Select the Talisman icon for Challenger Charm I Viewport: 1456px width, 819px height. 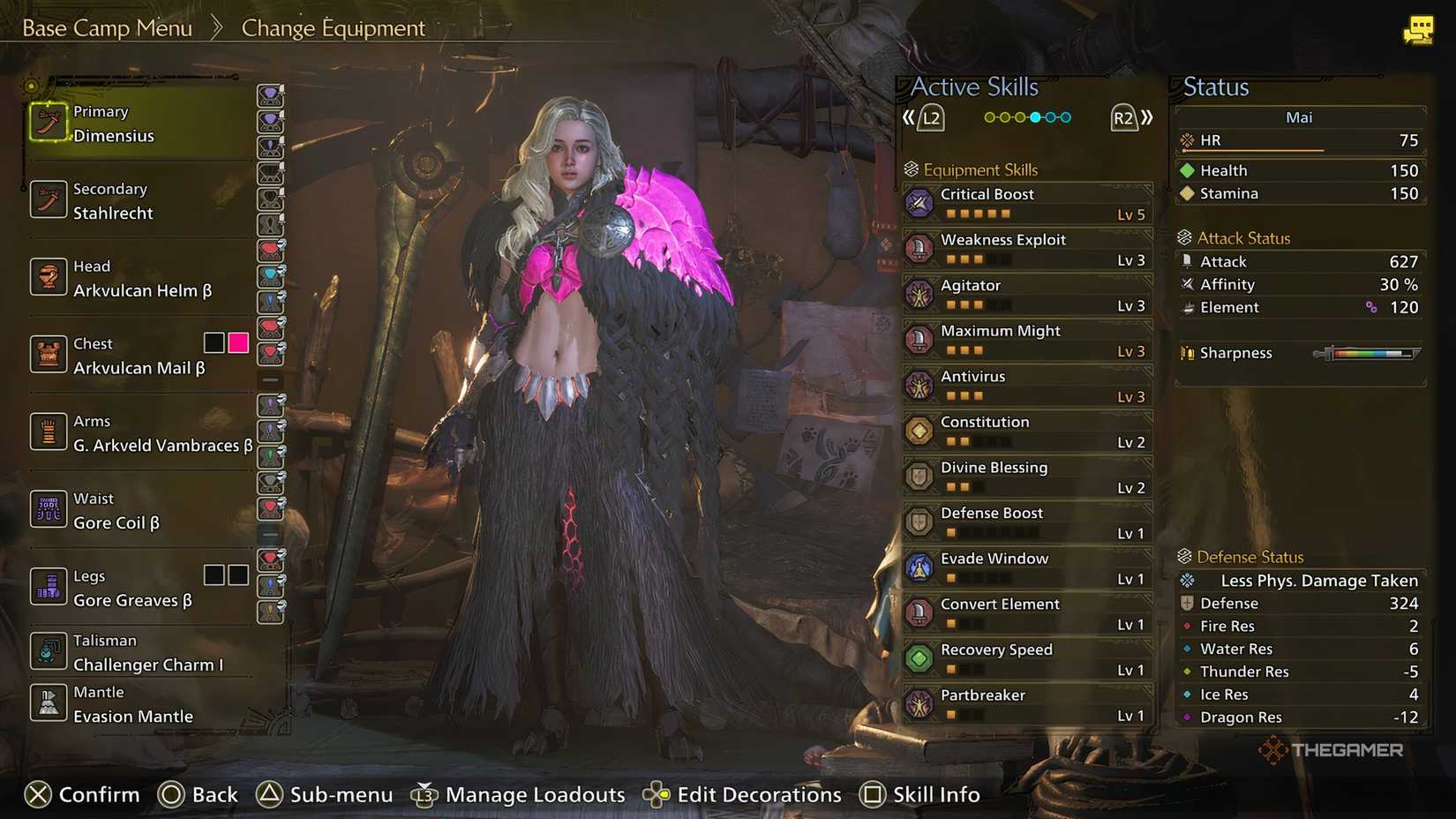(x=49, y=651)
